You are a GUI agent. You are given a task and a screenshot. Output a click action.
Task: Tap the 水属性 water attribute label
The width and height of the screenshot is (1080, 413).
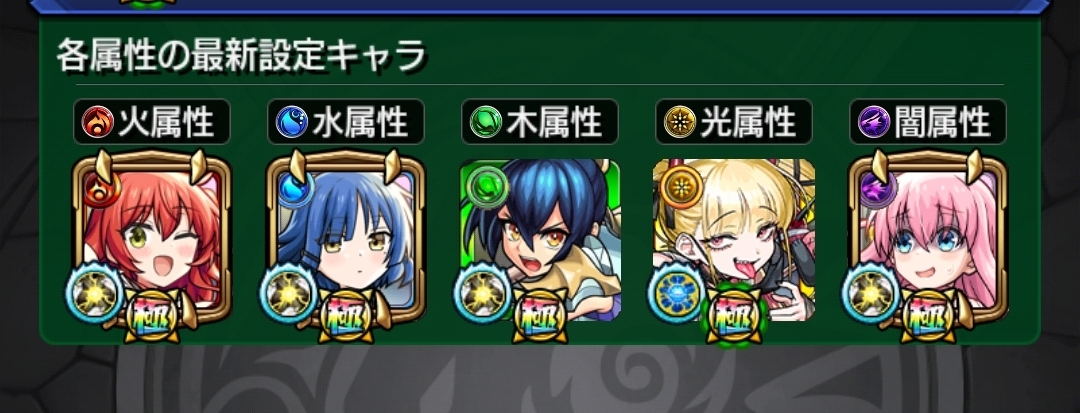point(346,123)
